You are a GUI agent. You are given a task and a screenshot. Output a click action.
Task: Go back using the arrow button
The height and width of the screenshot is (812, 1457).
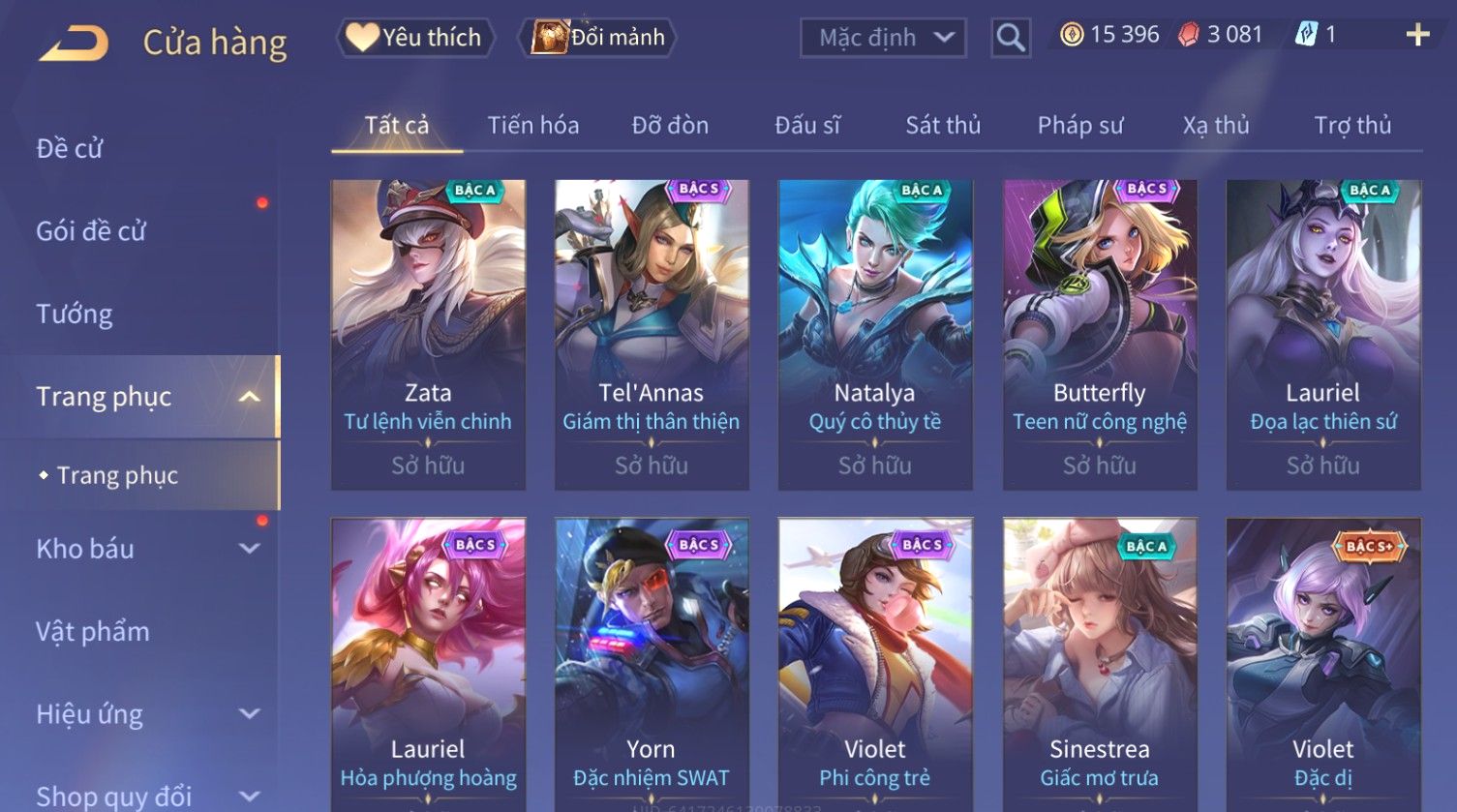pos(74,44)
